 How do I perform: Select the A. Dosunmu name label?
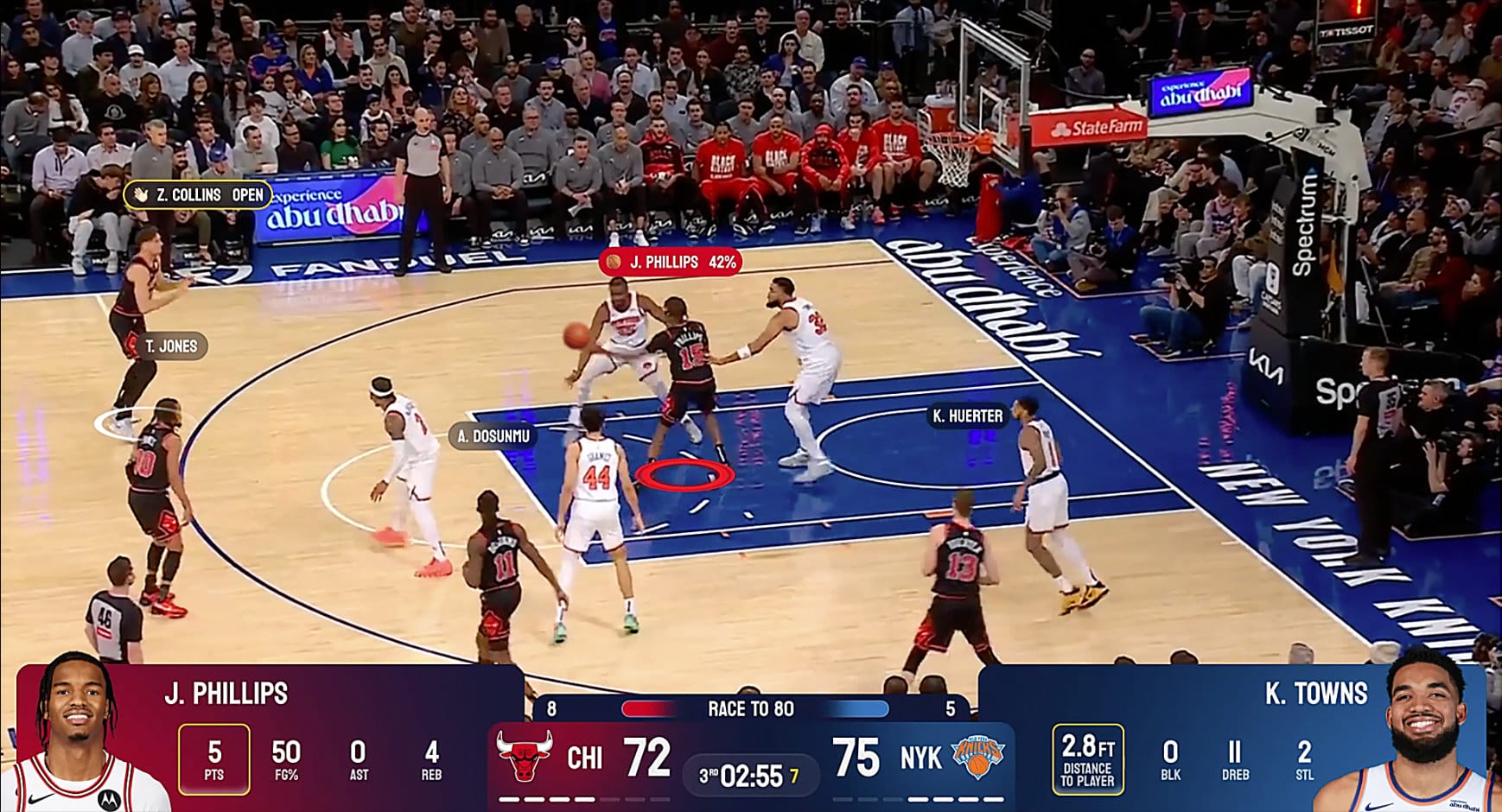point(493,436)
